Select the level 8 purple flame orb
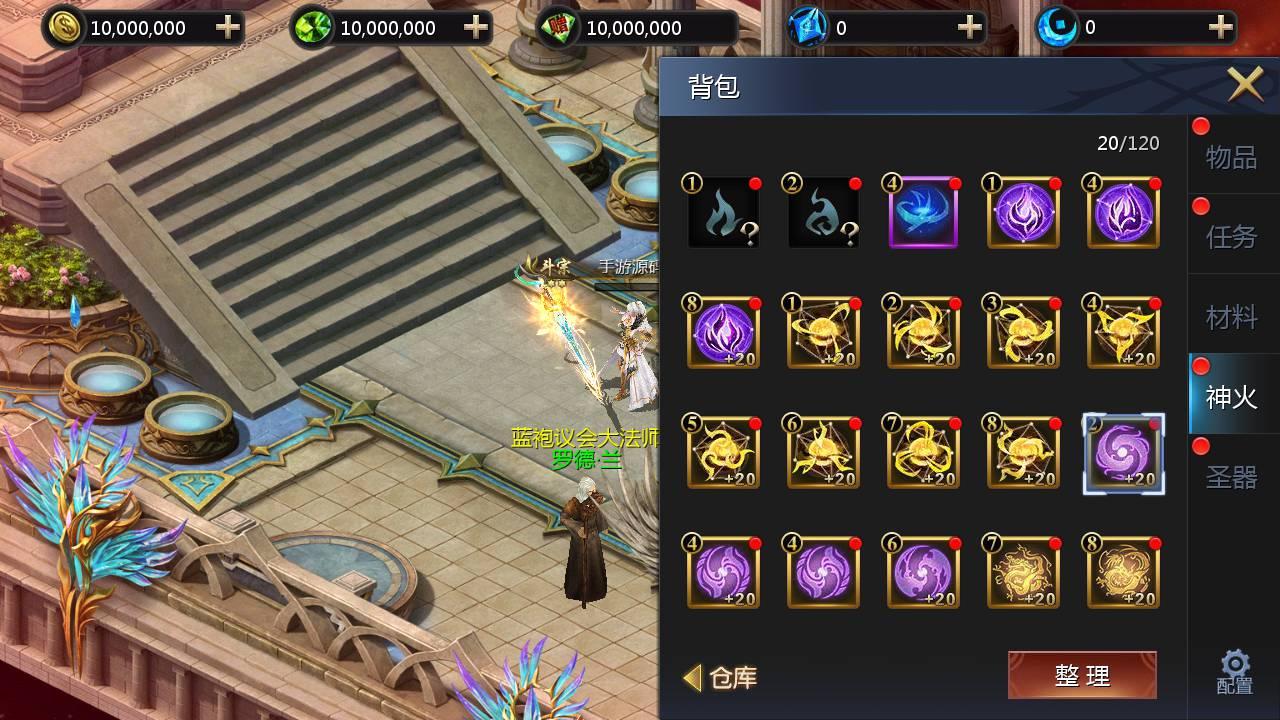Image resolution: width=1280 pixels, height=720 pixels. 723,333
